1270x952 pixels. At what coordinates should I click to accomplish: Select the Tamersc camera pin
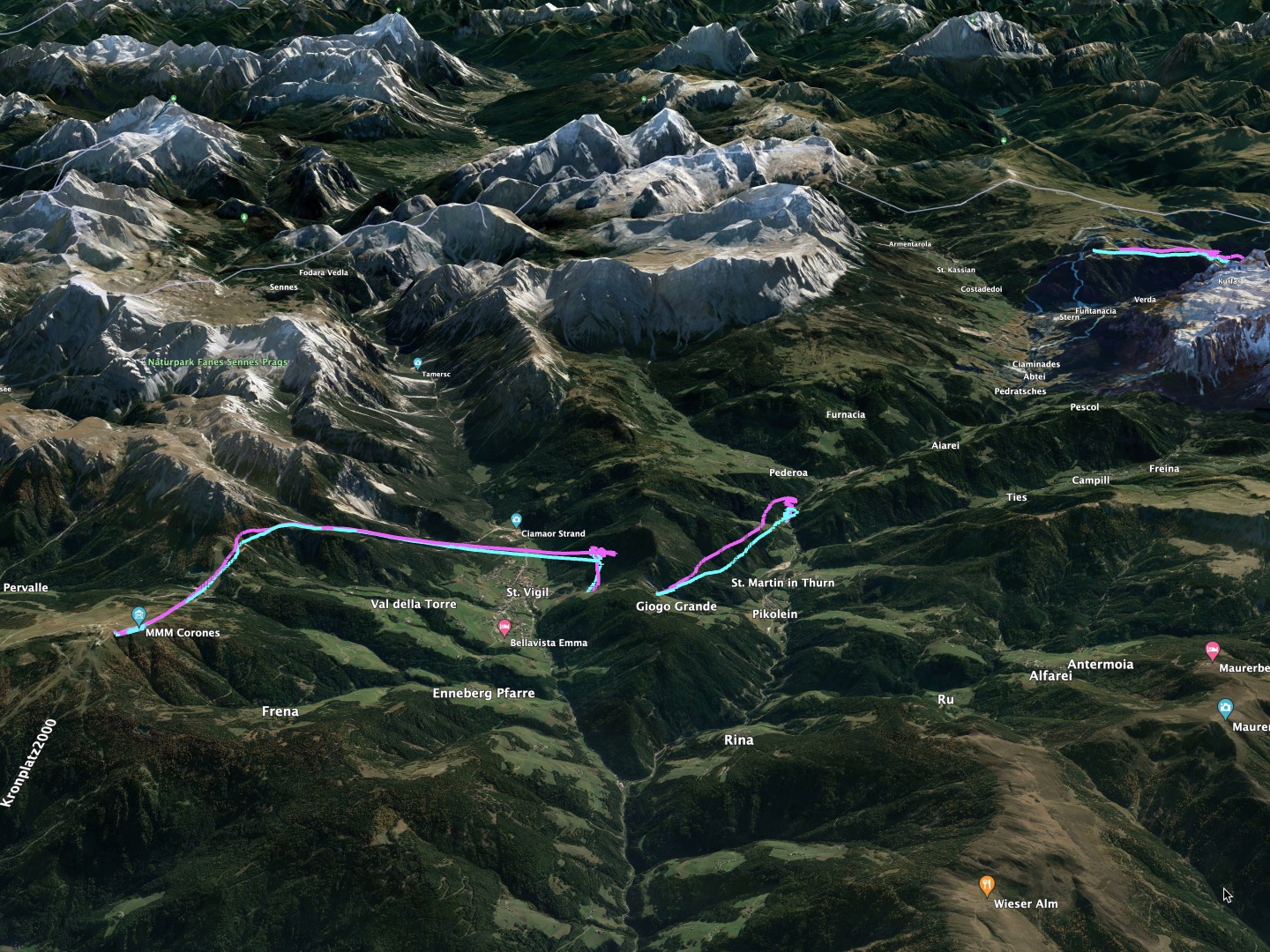pos(417,363)
